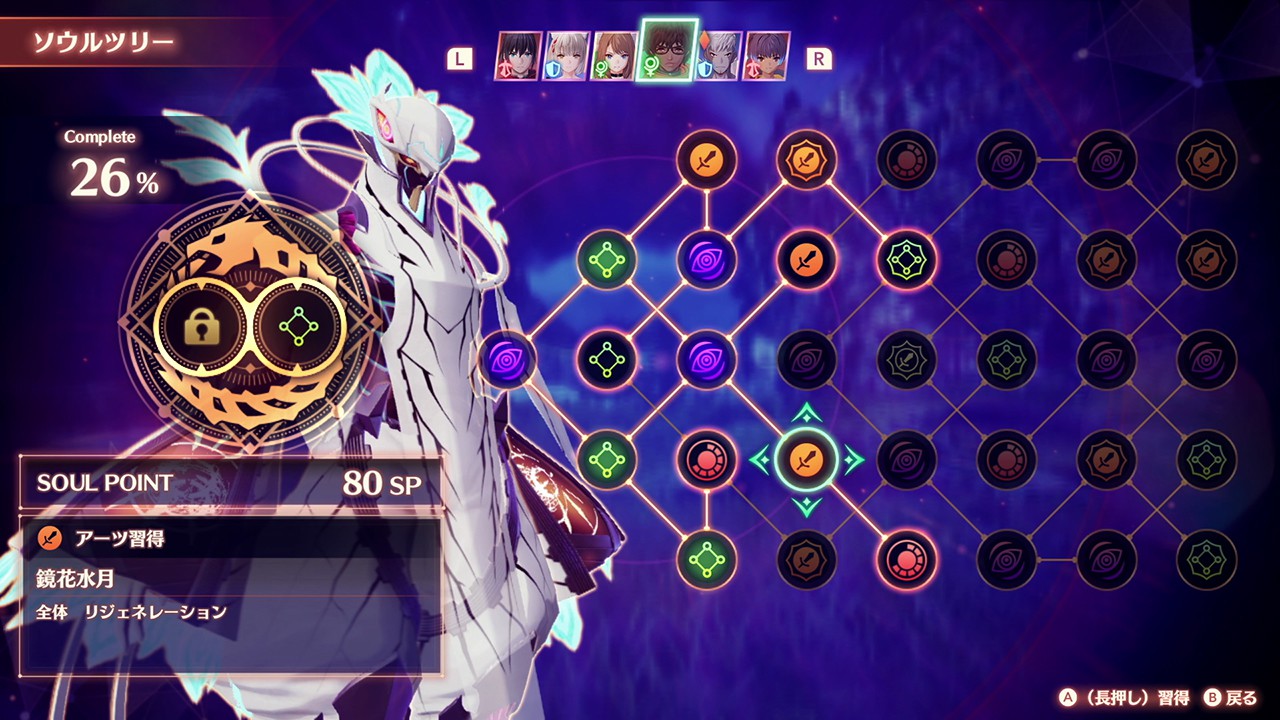Choose the cat-eared silver-haired girl portrait
Image resolution: width=1280 pixels, height=720 pixels.
(566, 56)
